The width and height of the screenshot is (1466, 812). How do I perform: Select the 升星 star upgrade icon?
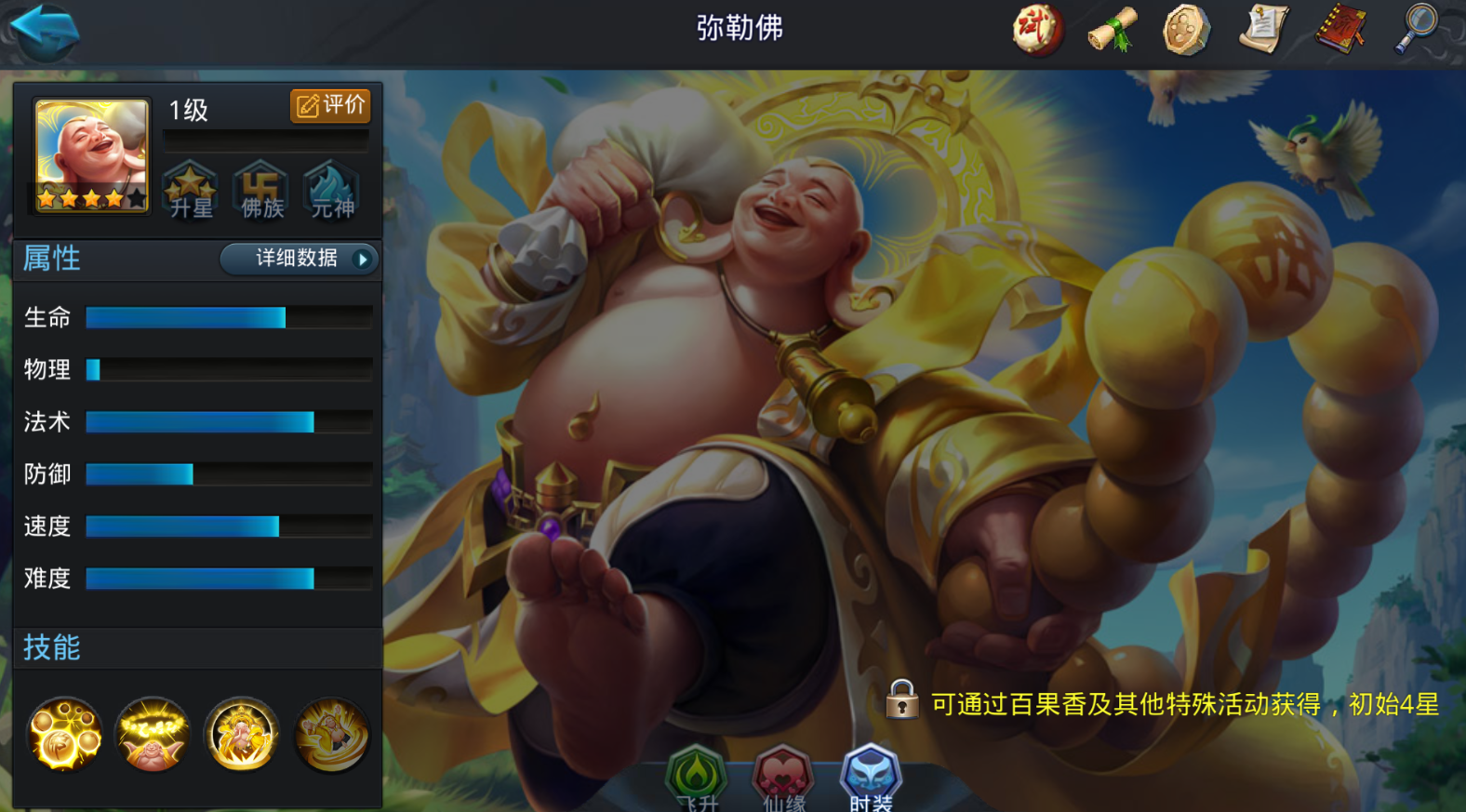coord(191,191)
